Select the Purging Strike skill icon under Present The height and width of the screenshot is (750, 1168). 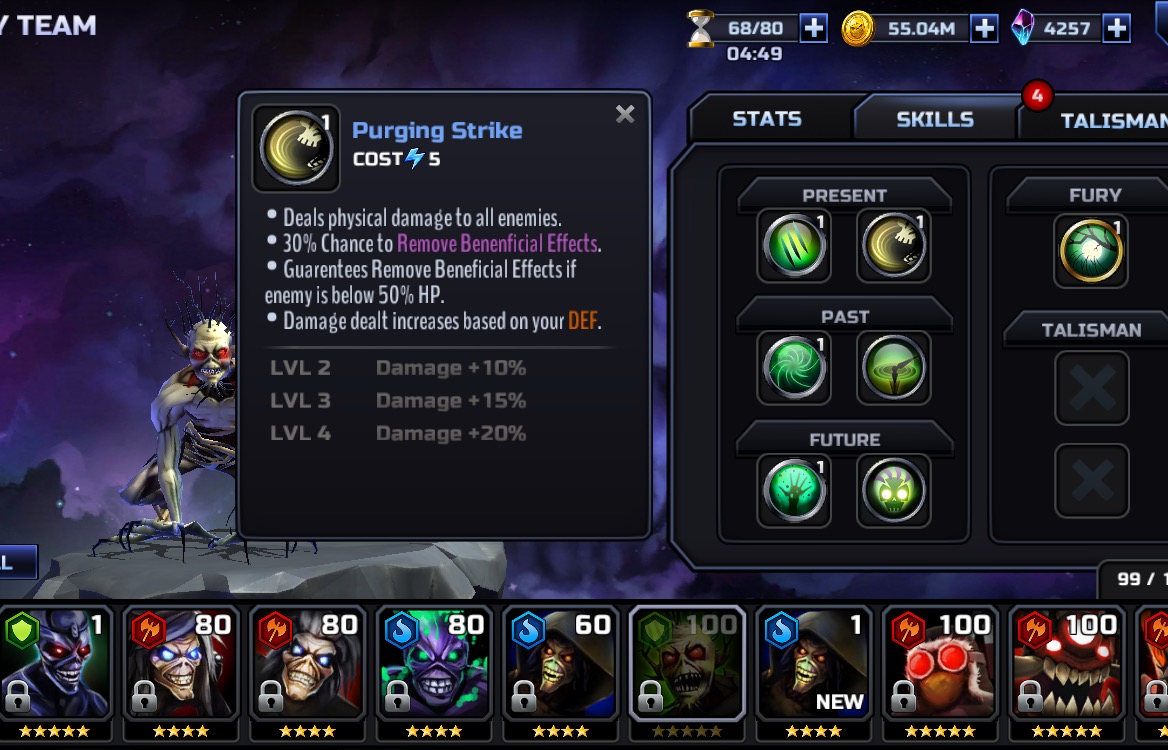pos(893,245)
